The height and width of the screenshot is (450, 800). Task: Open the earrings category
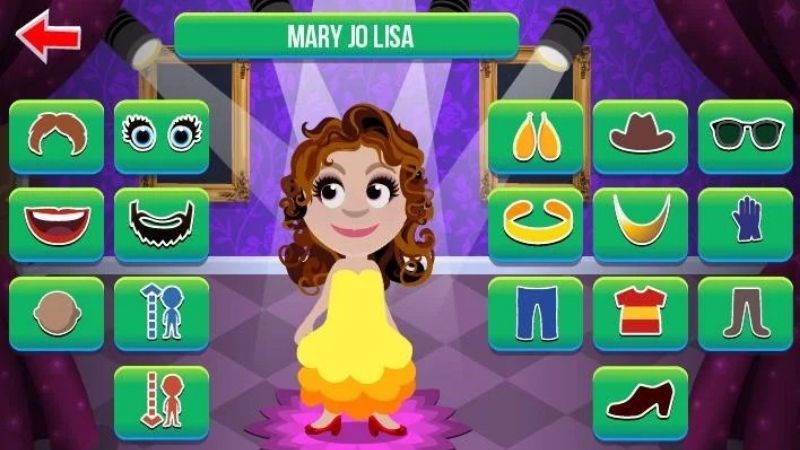[536, 136]
